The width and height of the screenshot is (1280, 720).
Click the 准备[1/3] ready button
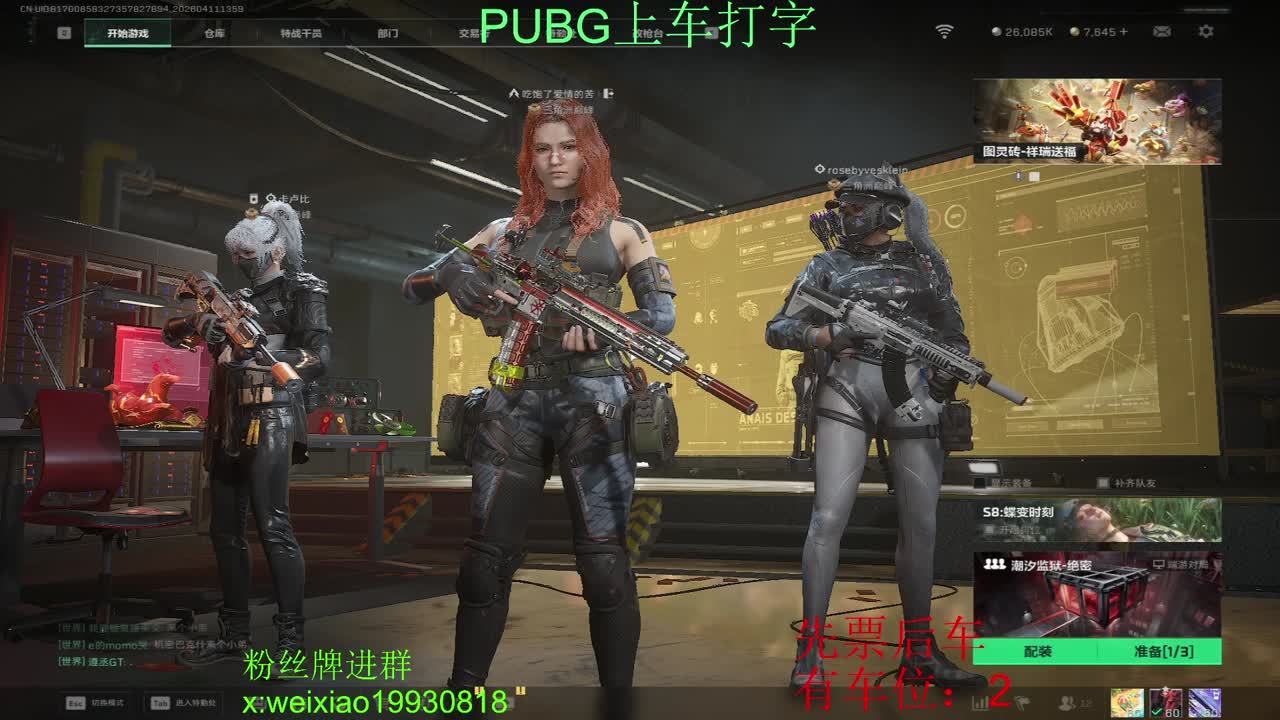tap(1163, 652)
